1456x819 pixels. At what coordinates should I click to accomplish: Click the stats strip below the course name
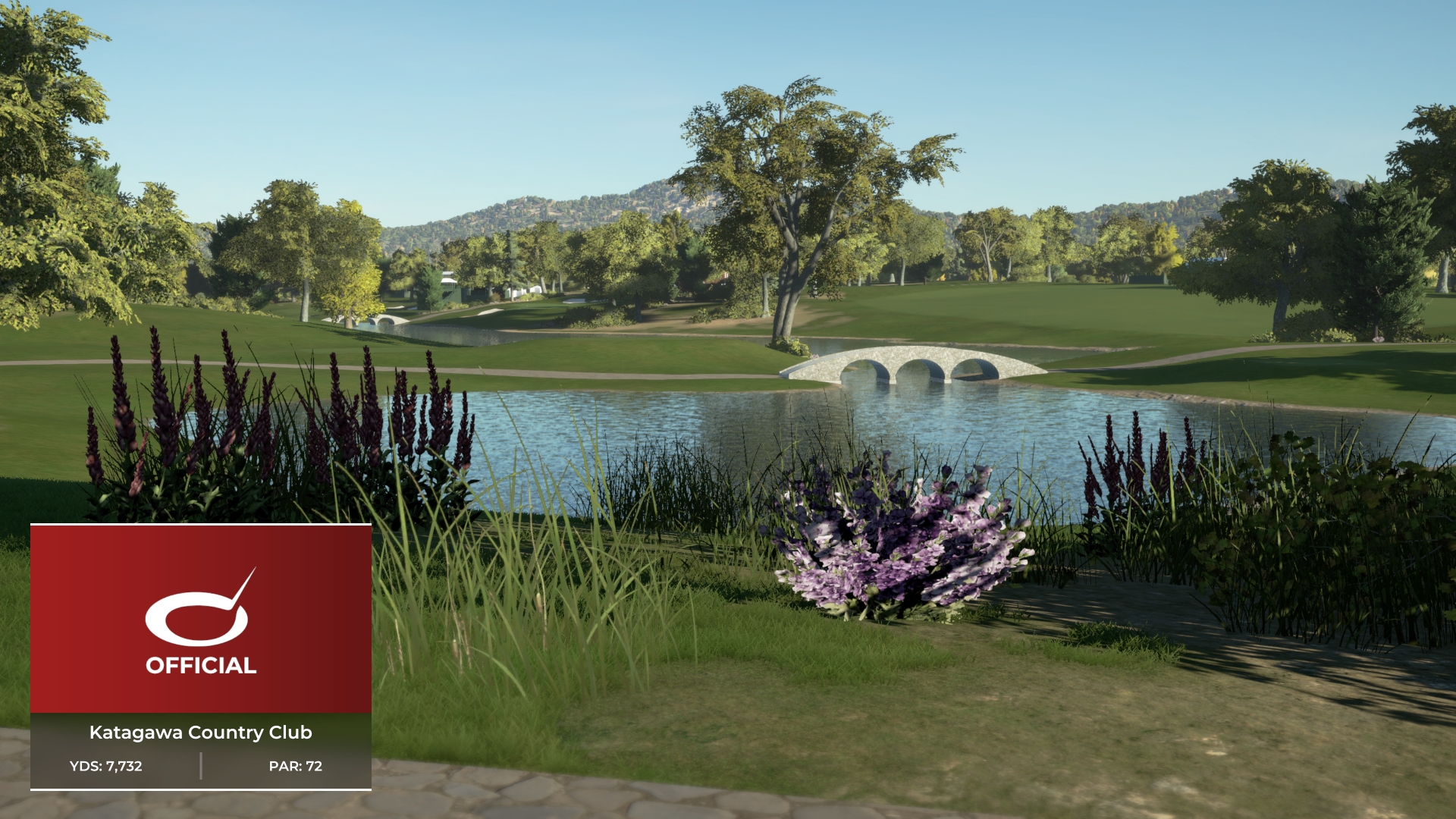click(201, 766)
